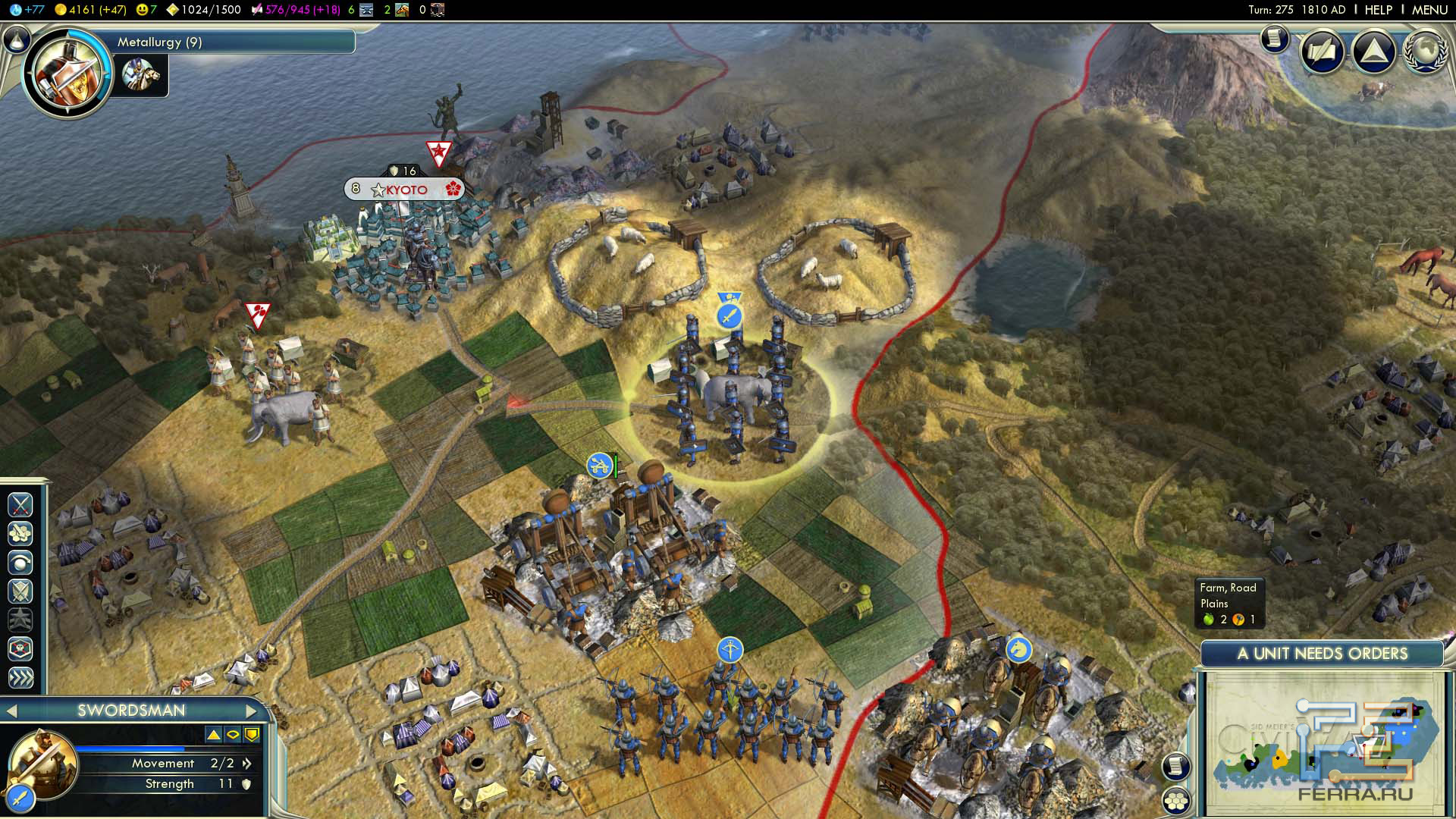The image size is (1456, 819).
Task: Open the scroll and quill advisors button
Action: (1323, 52)
